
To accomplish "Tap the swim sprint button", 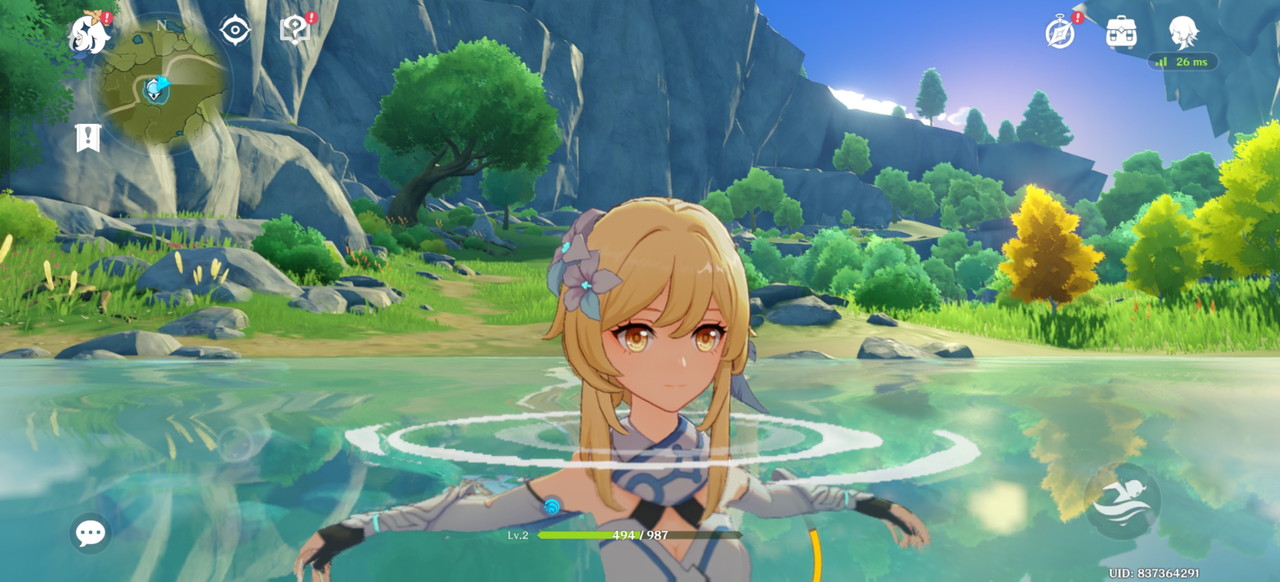I will pyautogui.click(x=1122, y=501).
